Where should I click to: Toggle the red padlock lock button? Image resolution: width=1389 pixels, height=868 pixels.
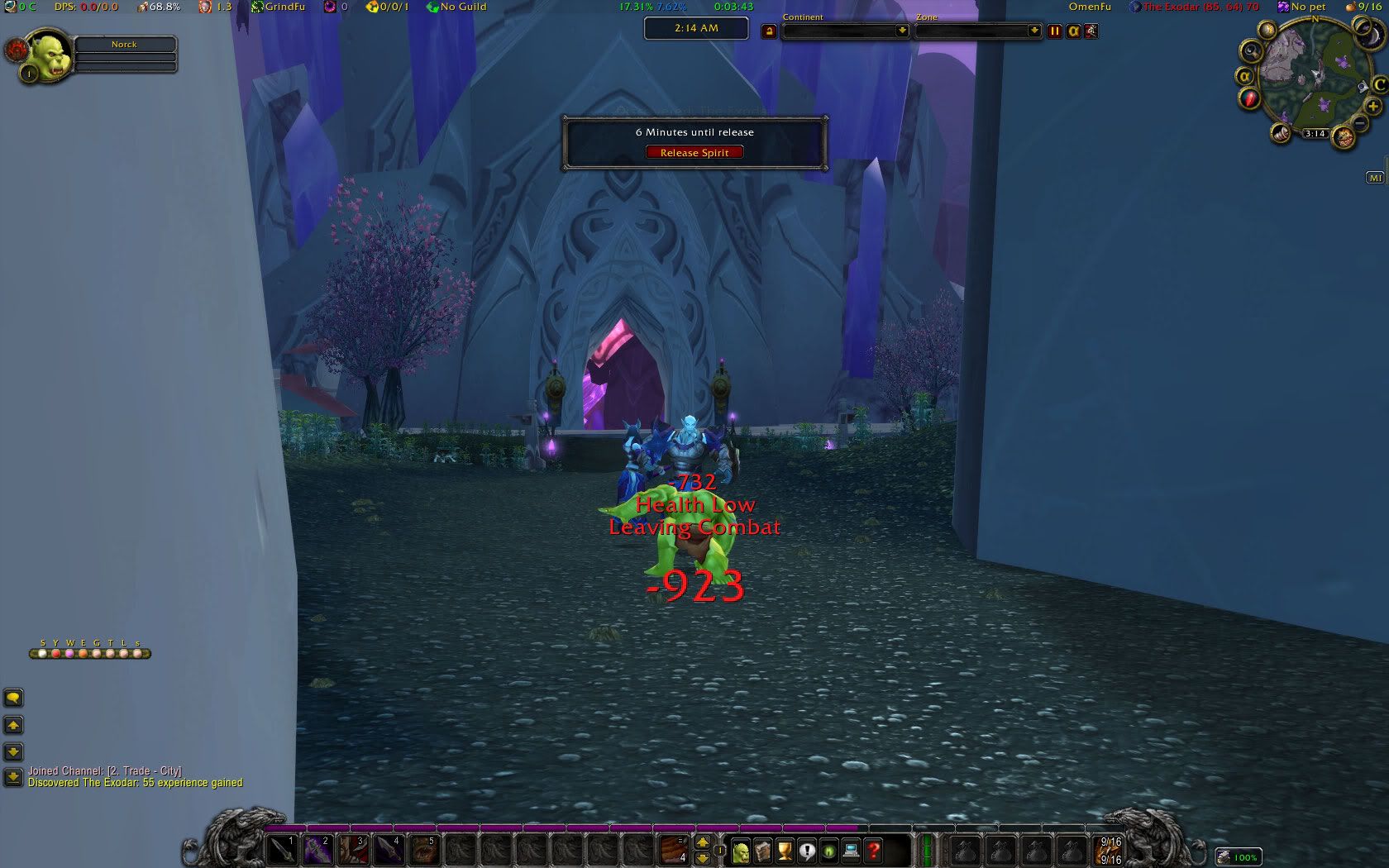[x=769, y=31]
